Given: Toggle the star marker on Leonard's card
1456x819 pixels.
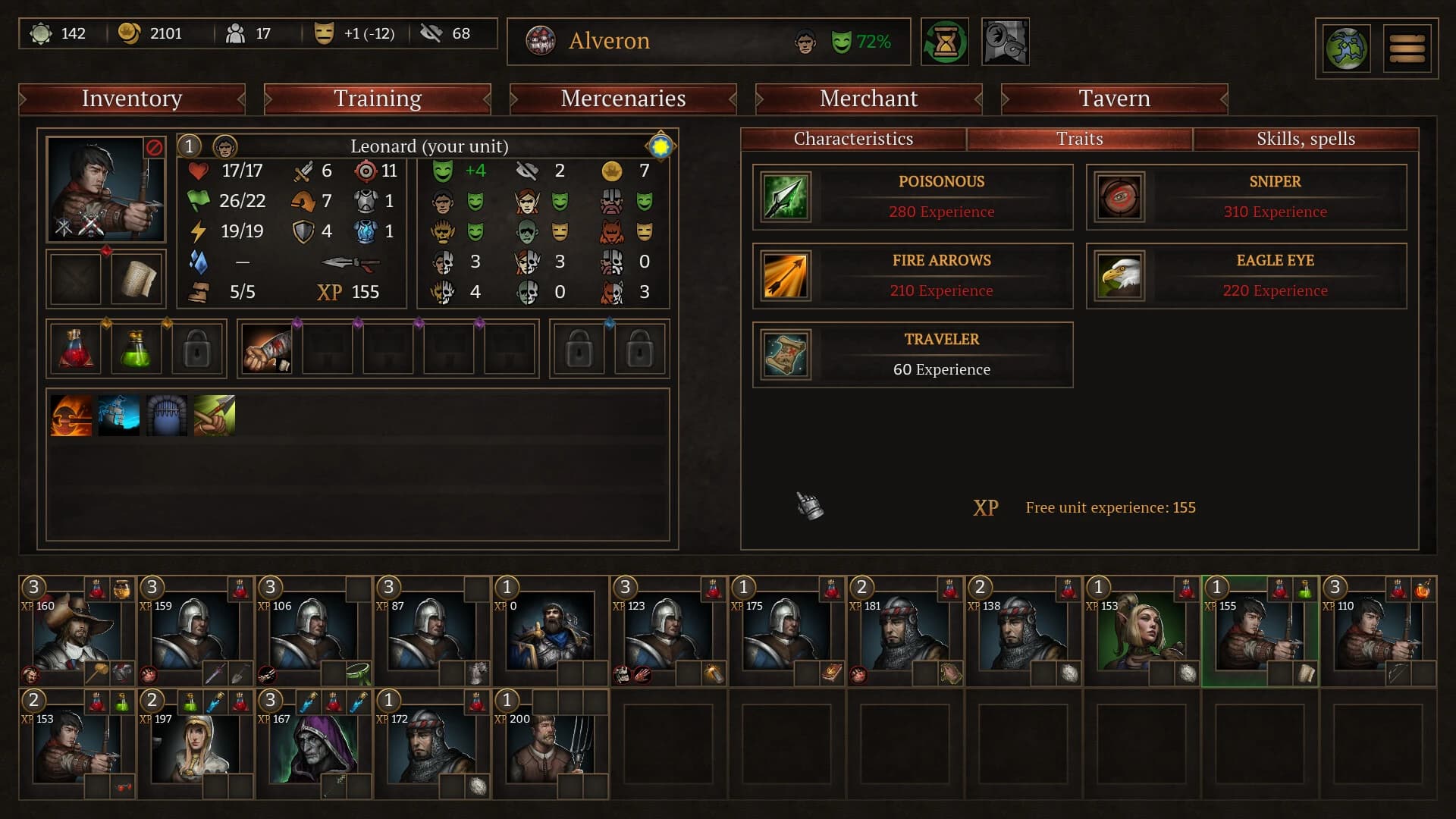Looking at the screenshot, I should pyautogui.click(x=660, y=145).
